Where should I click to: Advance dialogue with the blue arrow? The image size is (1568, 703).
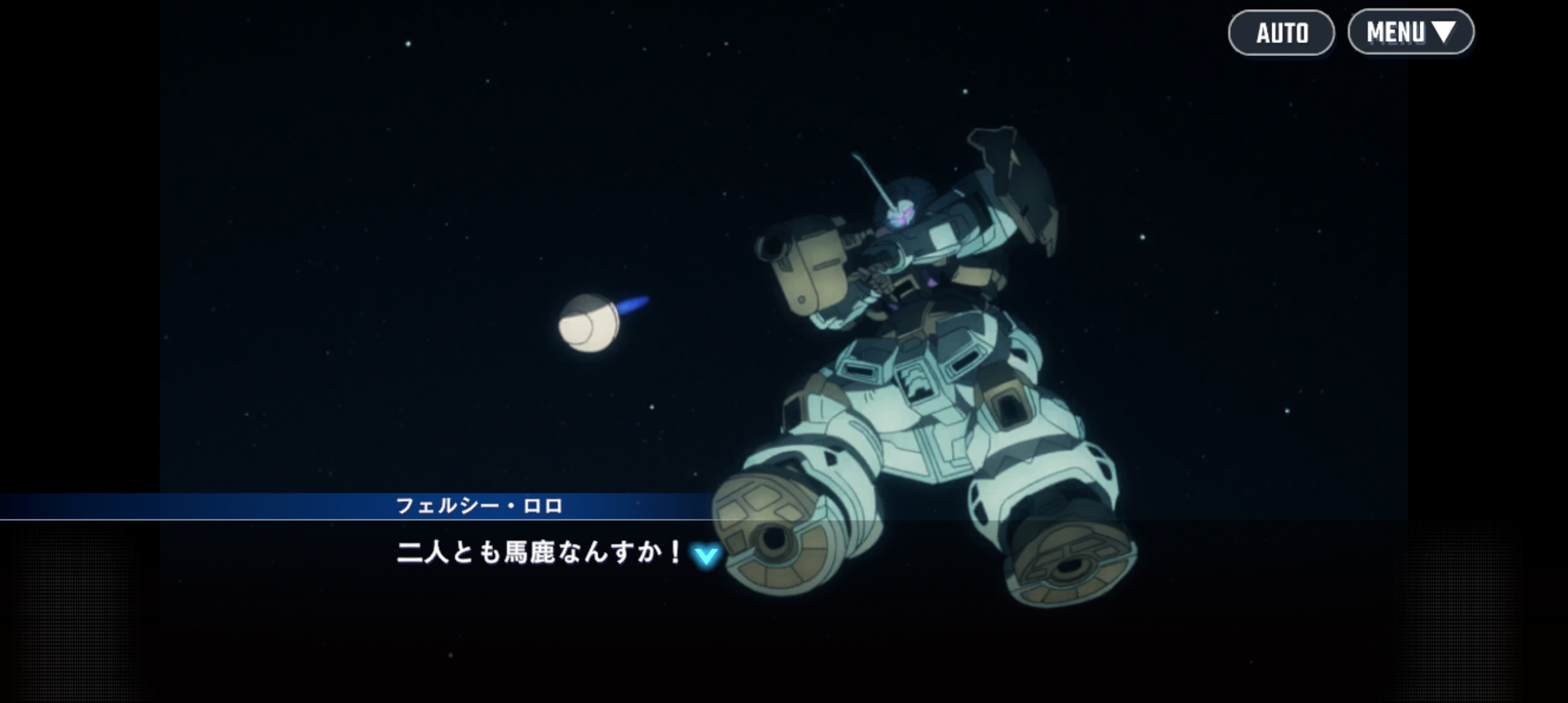706,557
